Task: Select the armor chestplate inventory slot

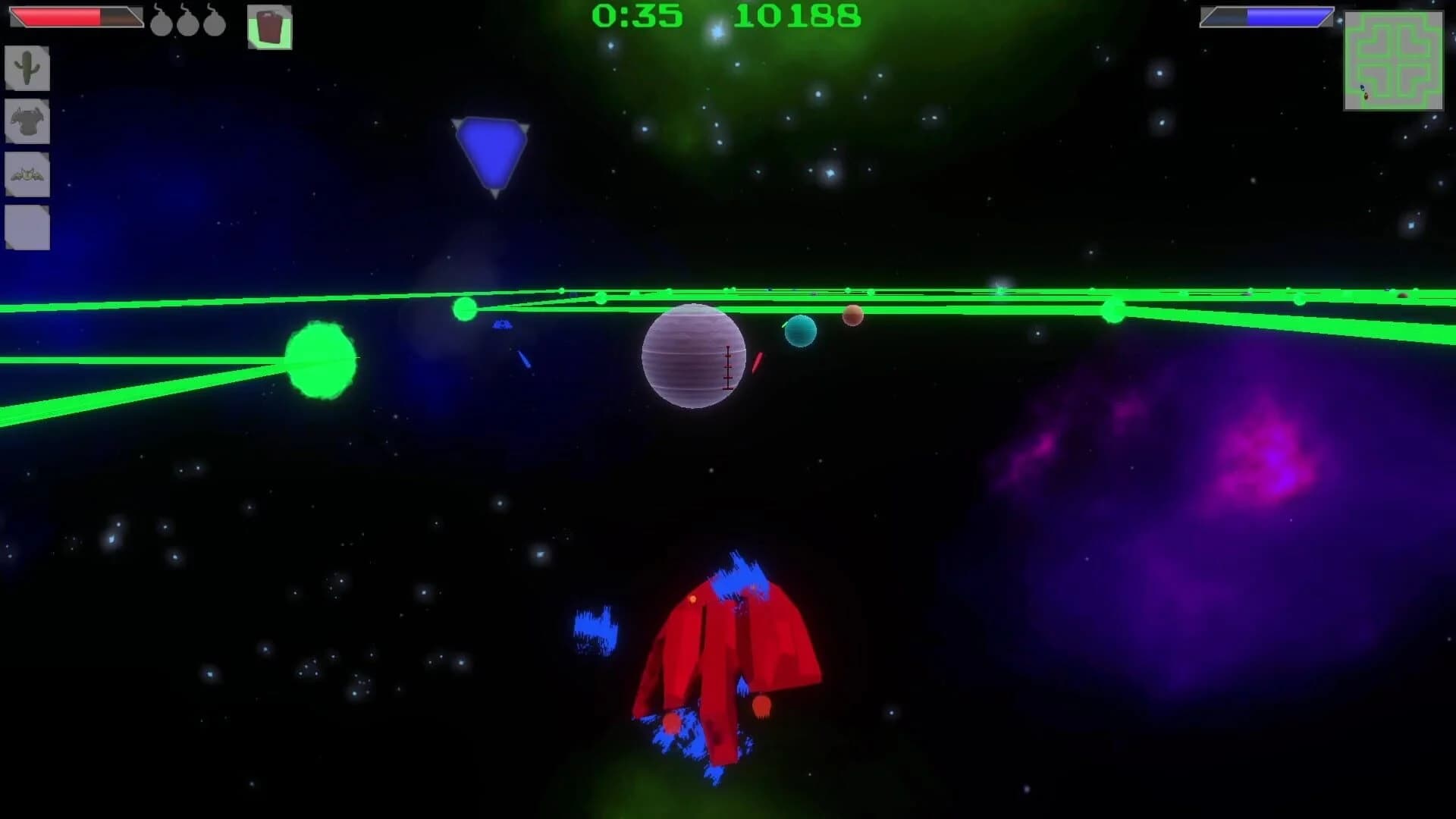Action: pyautogui.click(x=27, y=121)
